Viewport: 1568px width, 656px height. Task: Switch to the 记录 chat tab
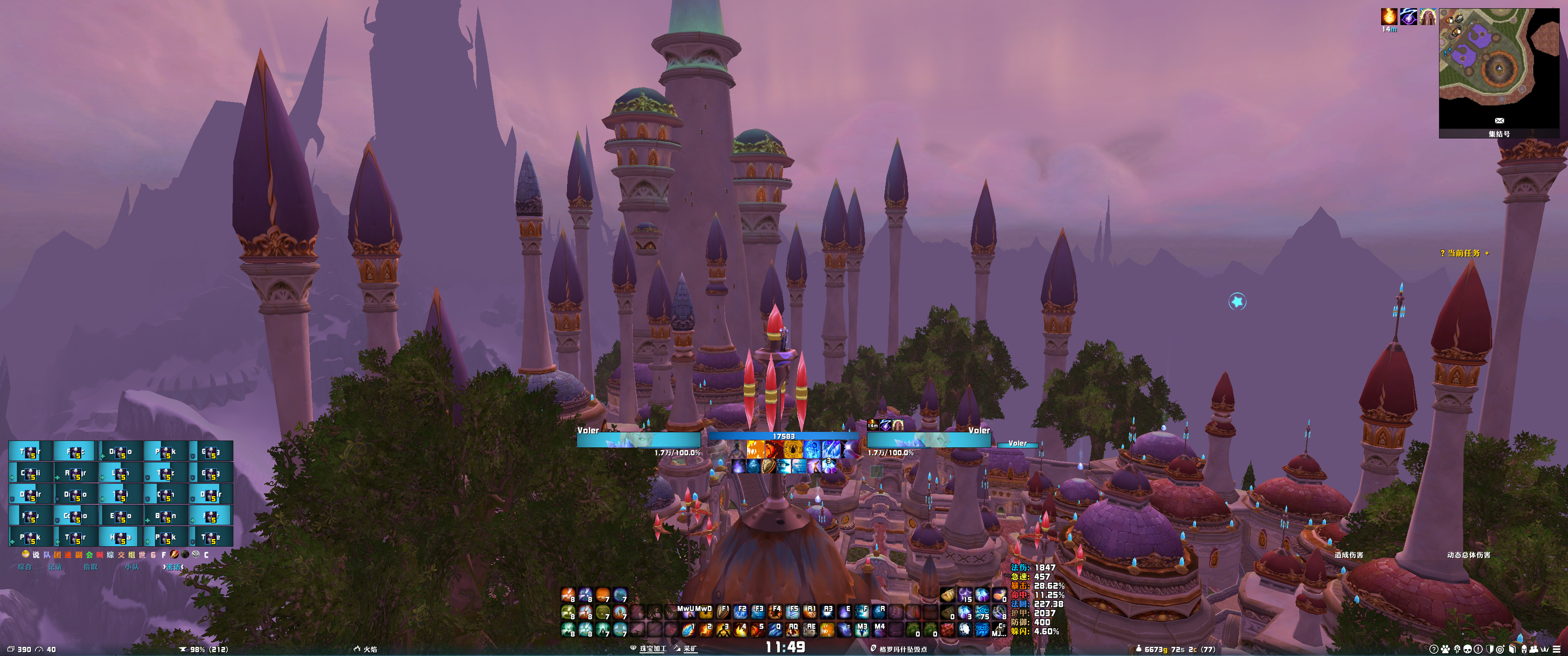click(55, 567)
